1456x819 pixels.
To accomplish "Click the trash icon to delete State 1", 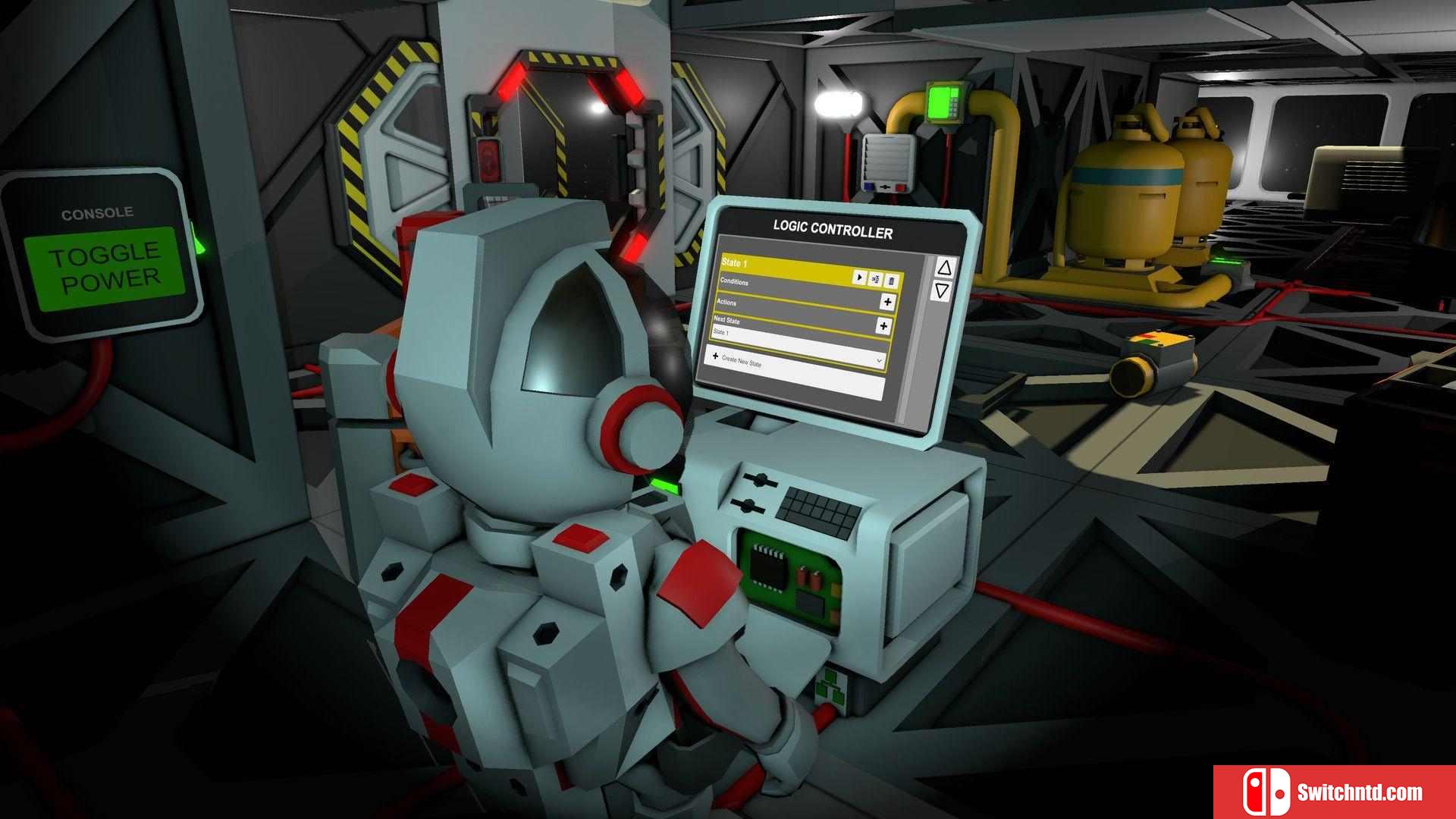I will (x=891, y=280).
